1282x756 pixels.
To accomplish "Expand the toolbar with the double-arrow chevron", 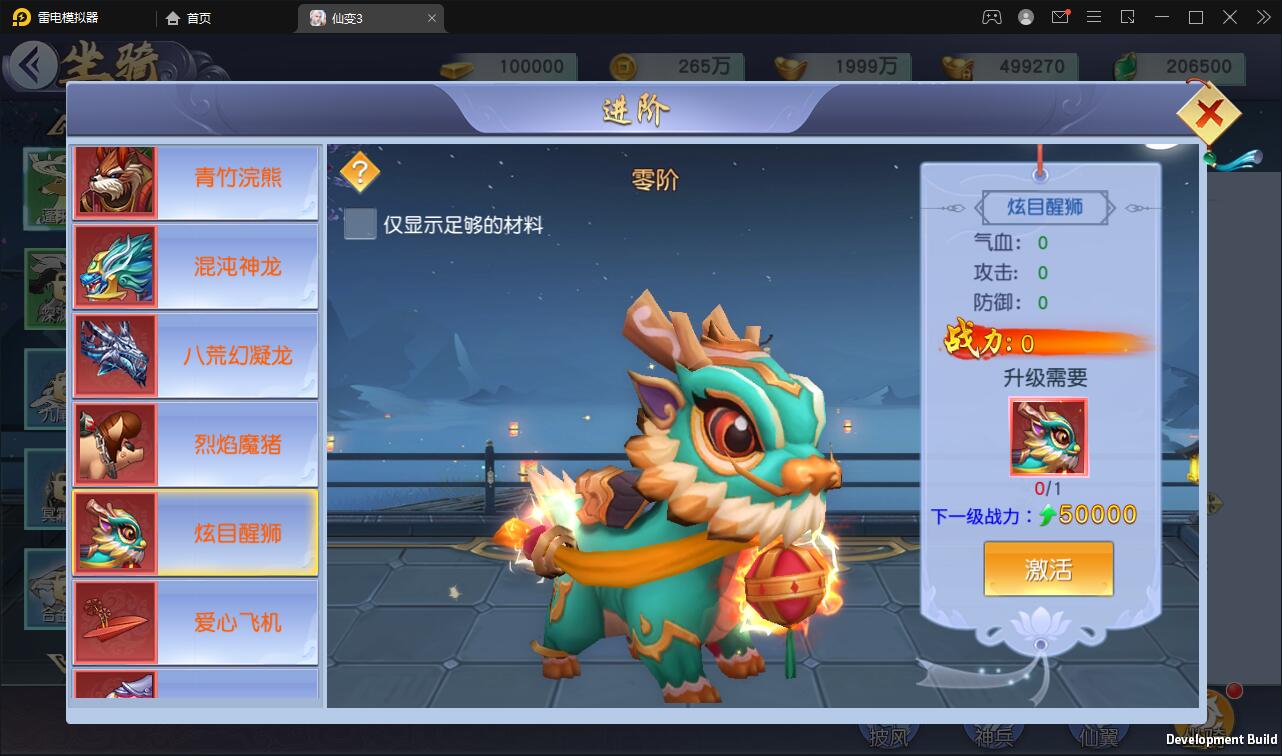I will [x=1262, y=17].
